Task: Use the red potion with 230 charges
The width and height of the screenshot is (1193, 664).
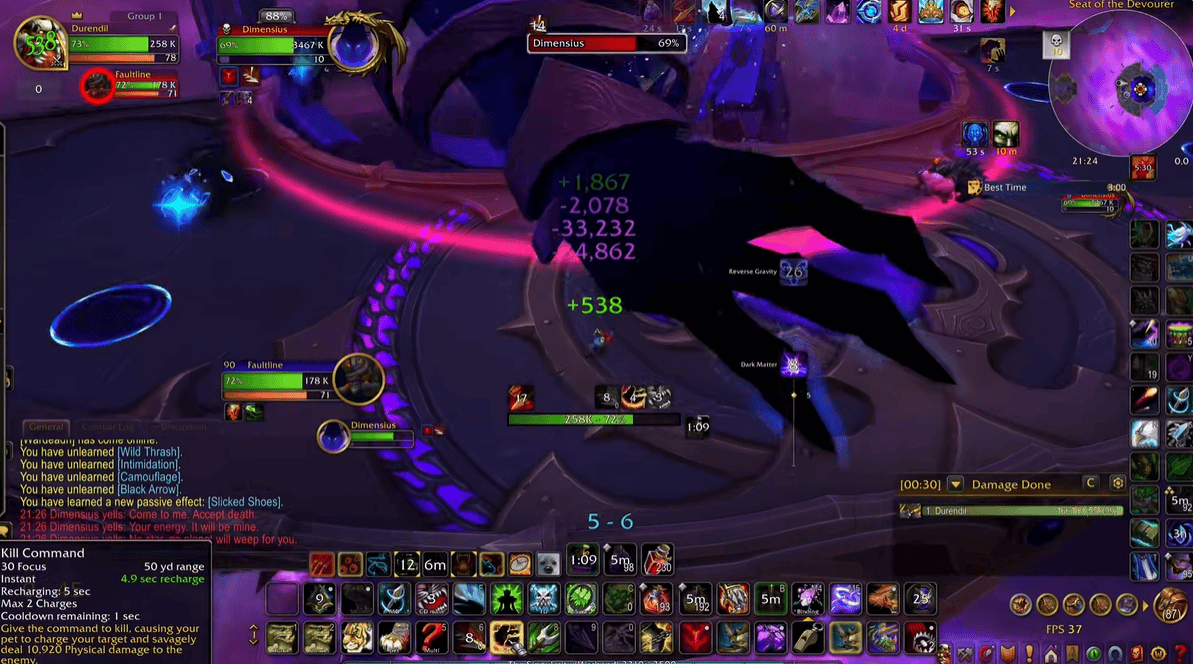Action: click(656, 559)
